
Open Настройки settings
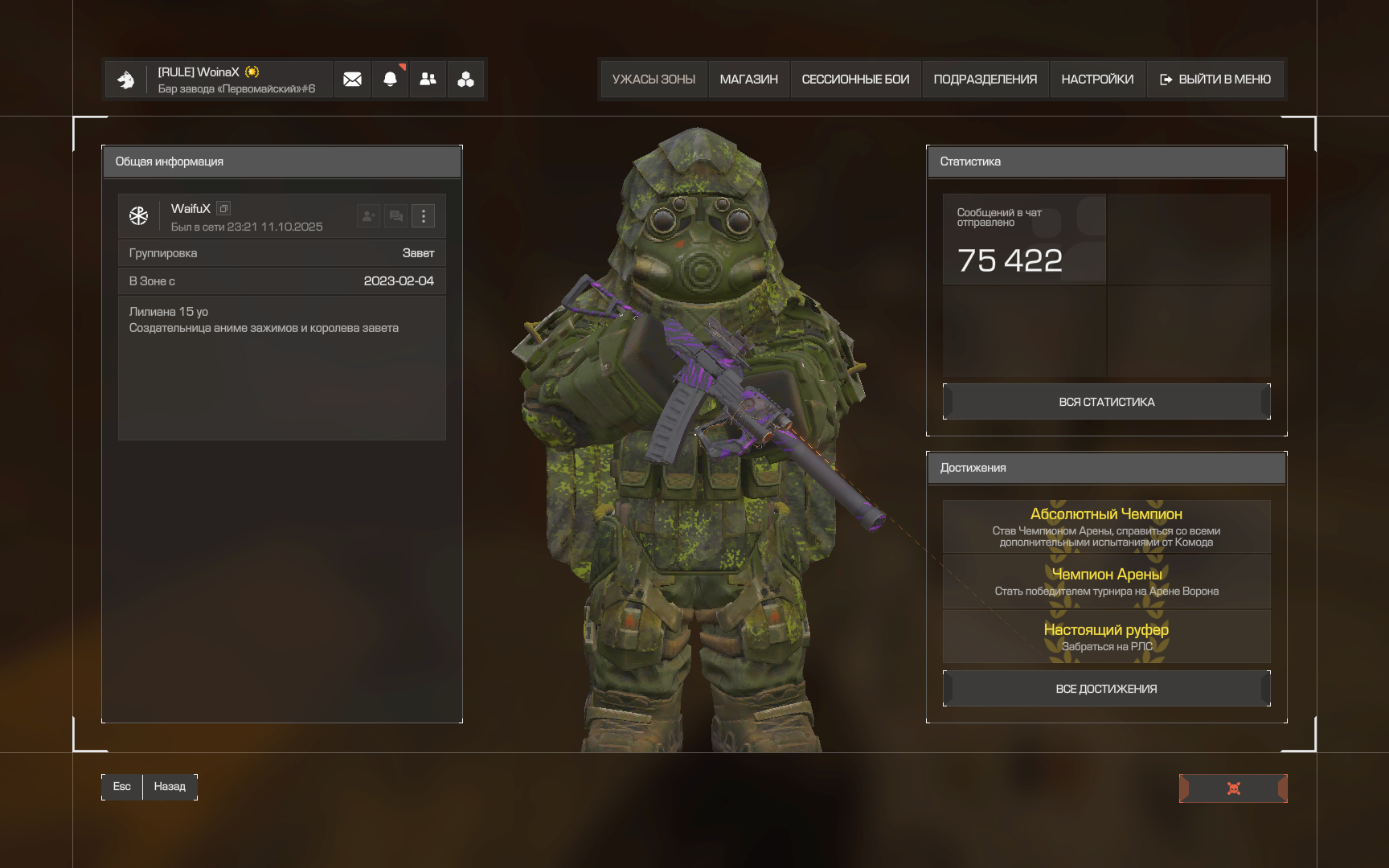pyautogui.click(x=1097, y=80)
